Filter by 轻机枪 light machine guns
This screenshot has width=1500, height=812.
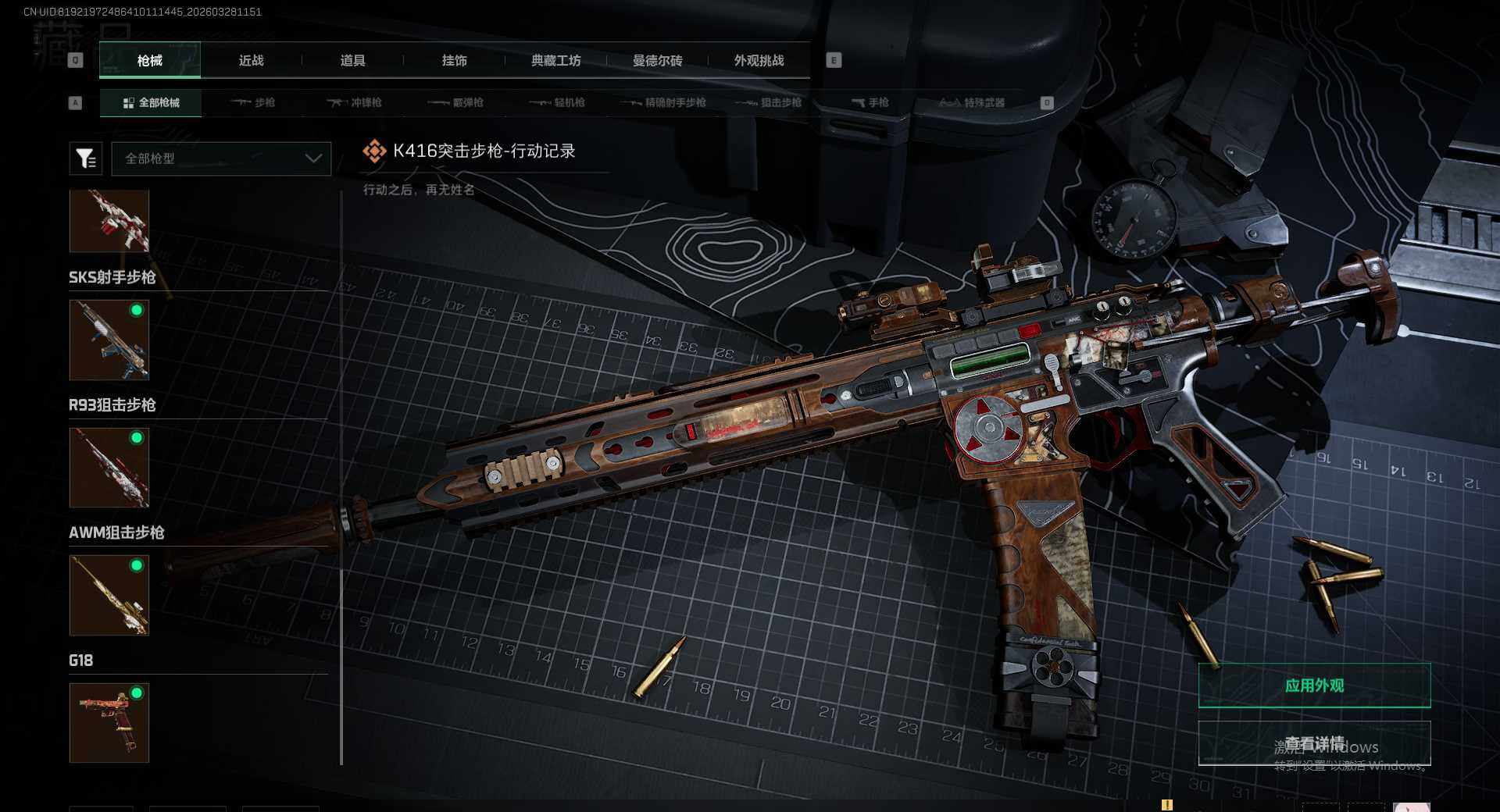tap(558, 103)
